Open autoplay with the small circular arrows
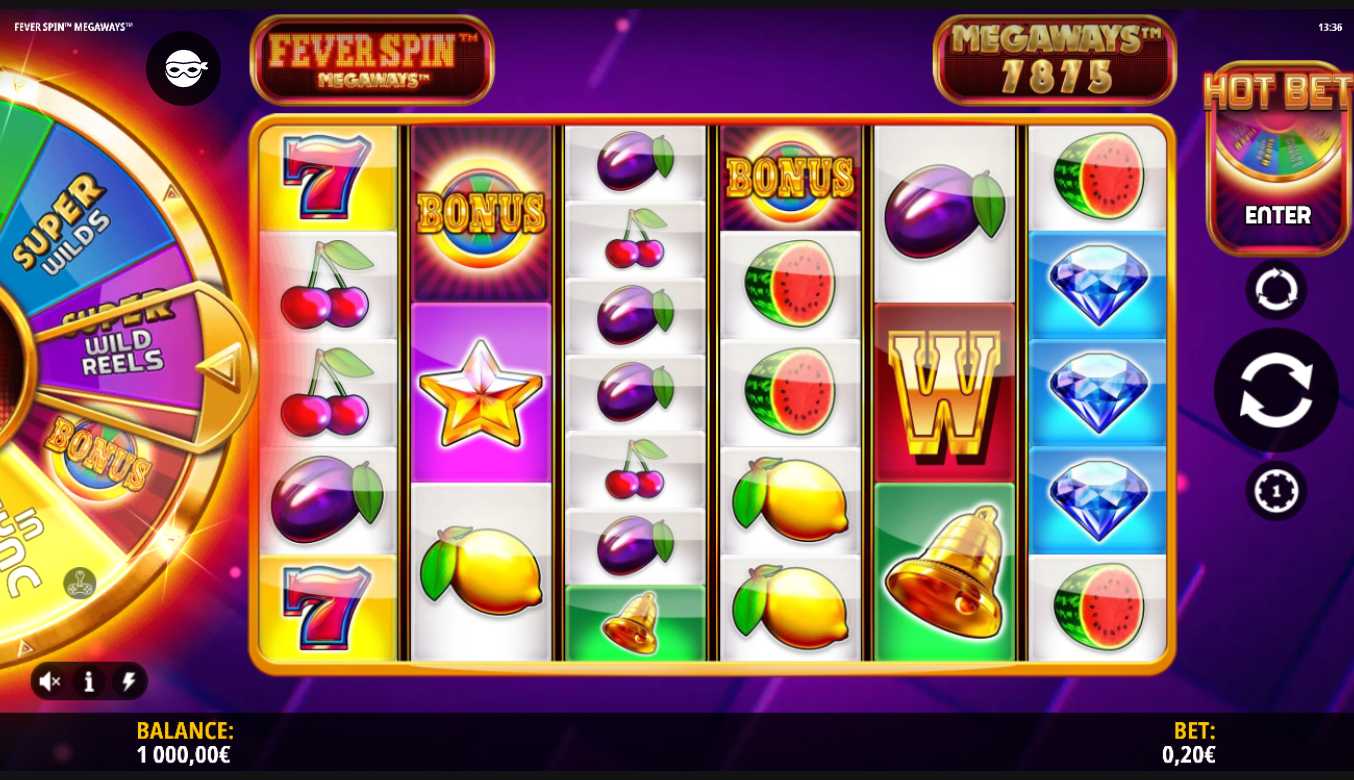Screen dimensions: 1354x780 tap(1275, 290)
